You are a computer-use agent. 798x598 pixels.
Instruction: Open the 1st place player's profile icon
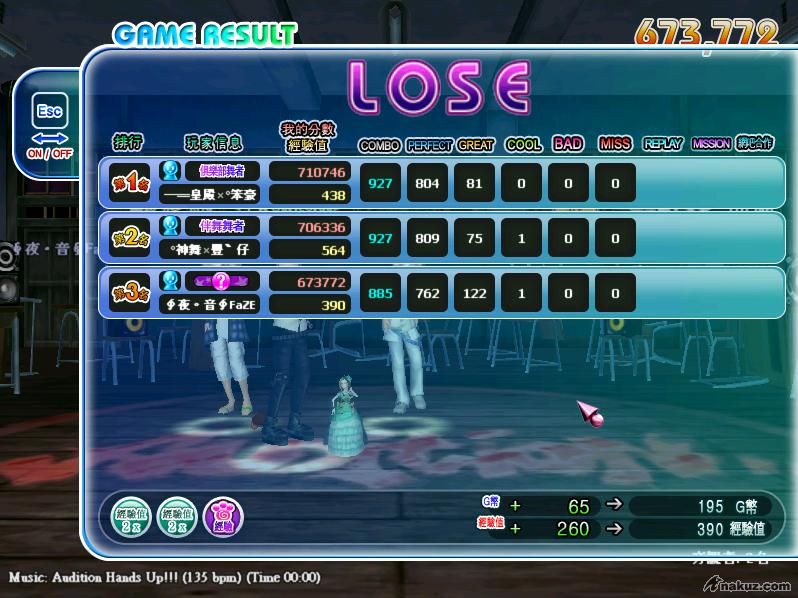170,172
